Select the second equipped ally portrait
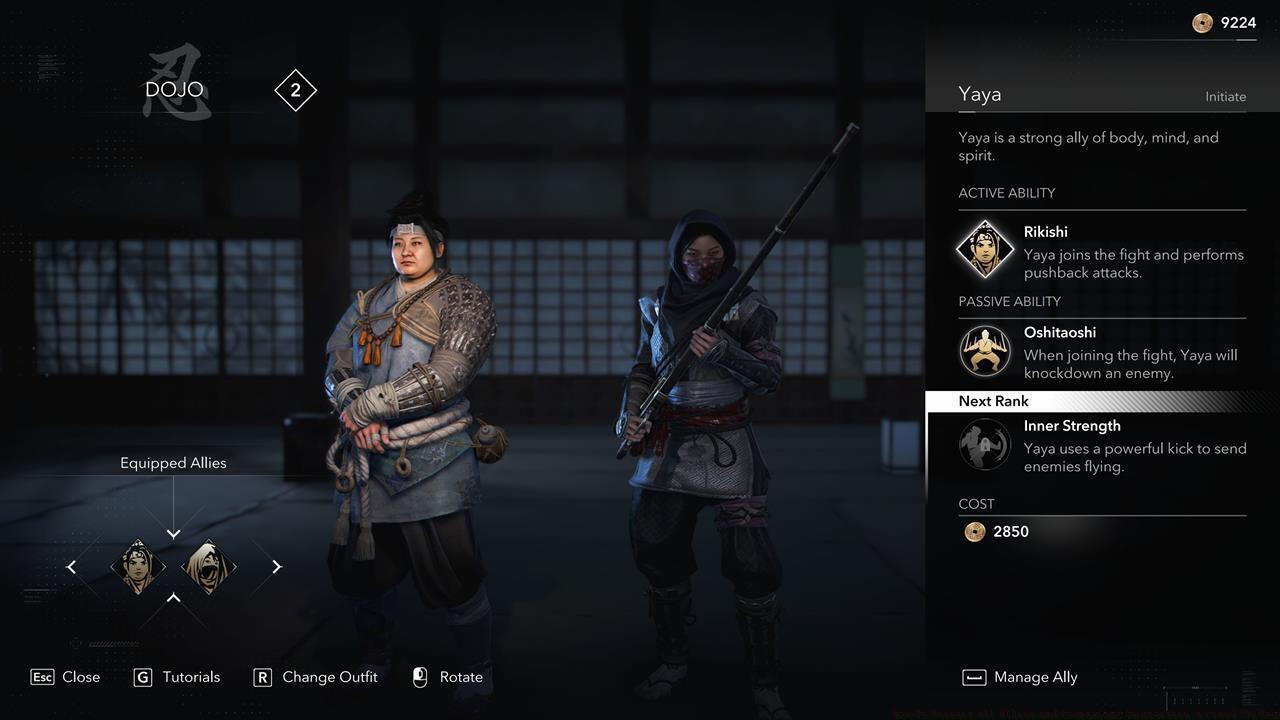Viewport: 1280px width, 720px height. point(209,567)
